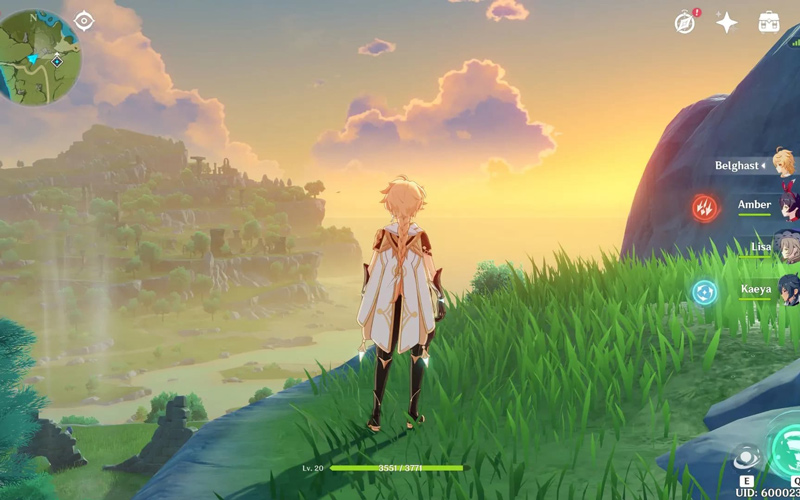Trigger Kaeya's blue cryo burst icon
Screen dimensions: 800x500
[705, 292]
